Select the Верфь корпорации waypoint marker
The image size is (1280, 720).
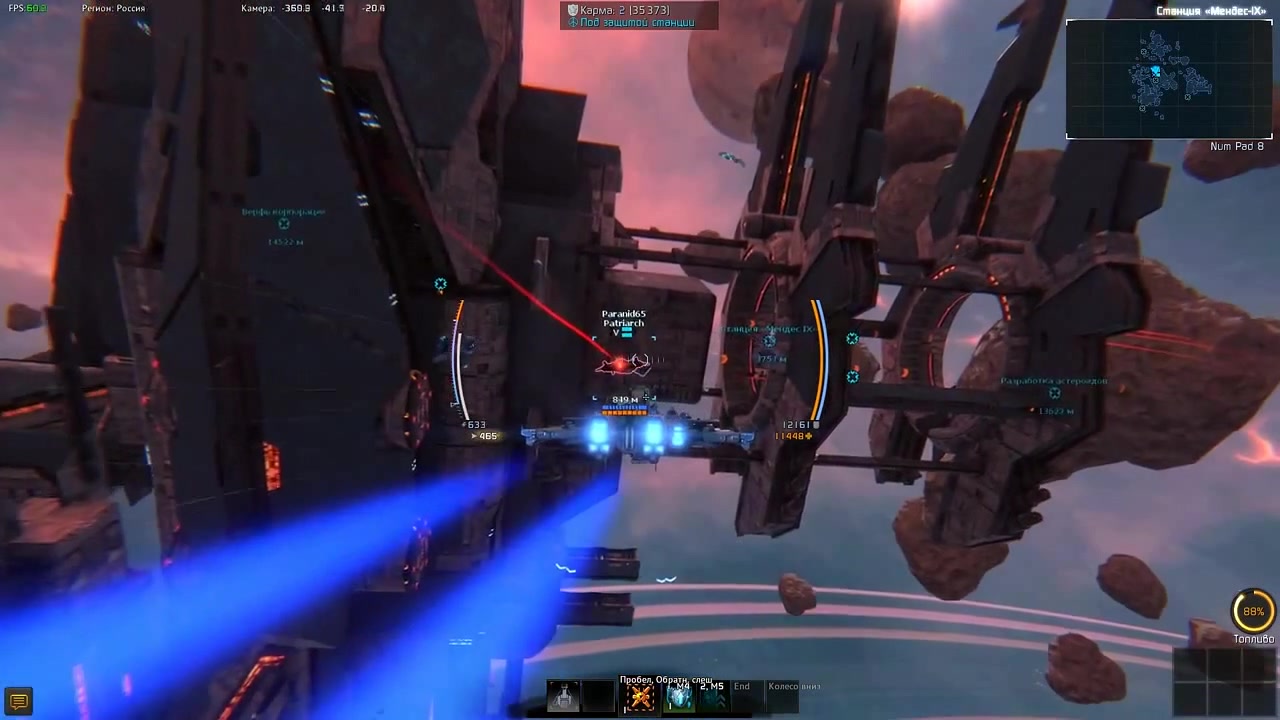[284, 225]
